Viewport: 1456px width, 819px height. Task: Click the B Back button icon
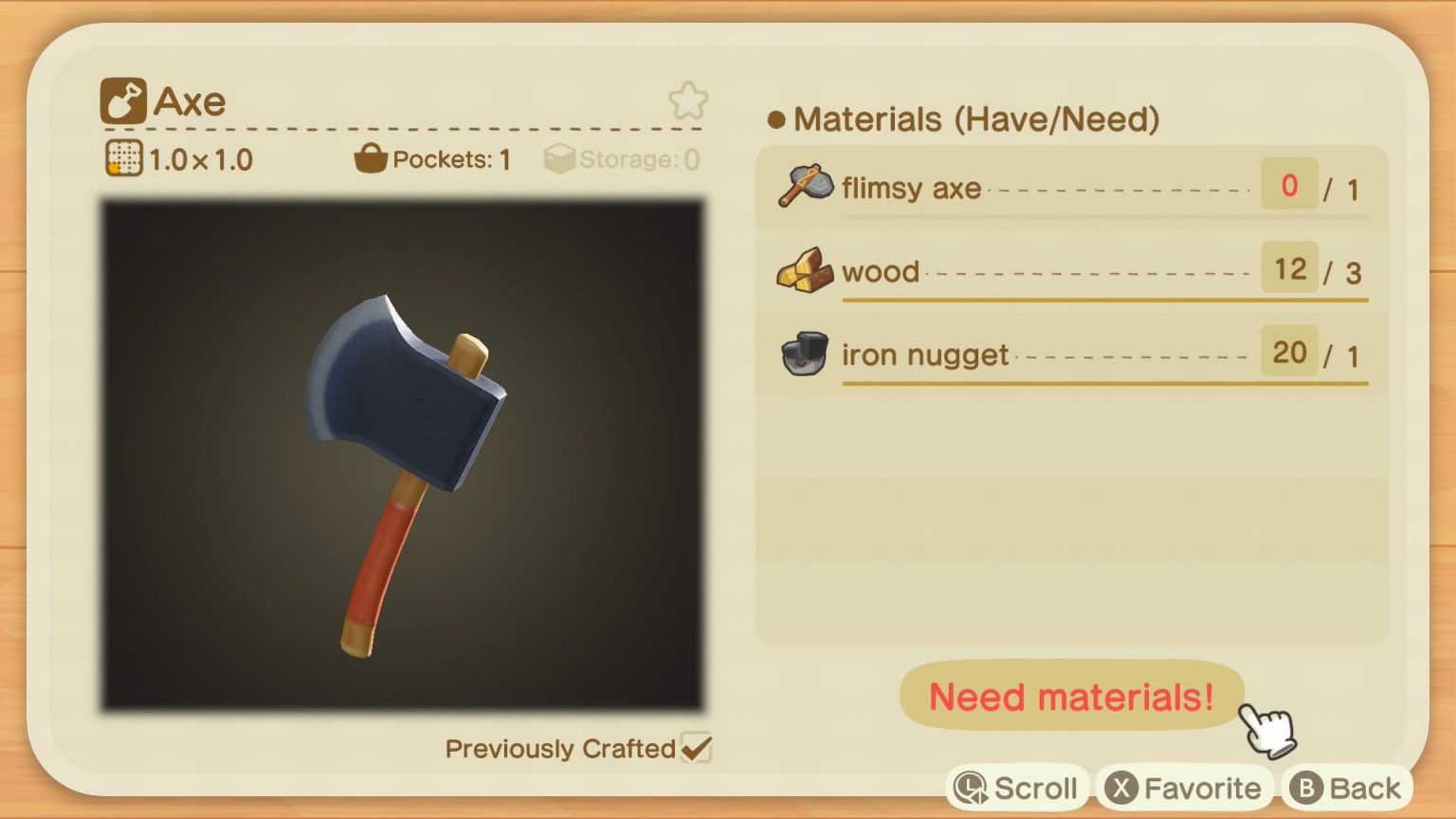(1305, 787)
